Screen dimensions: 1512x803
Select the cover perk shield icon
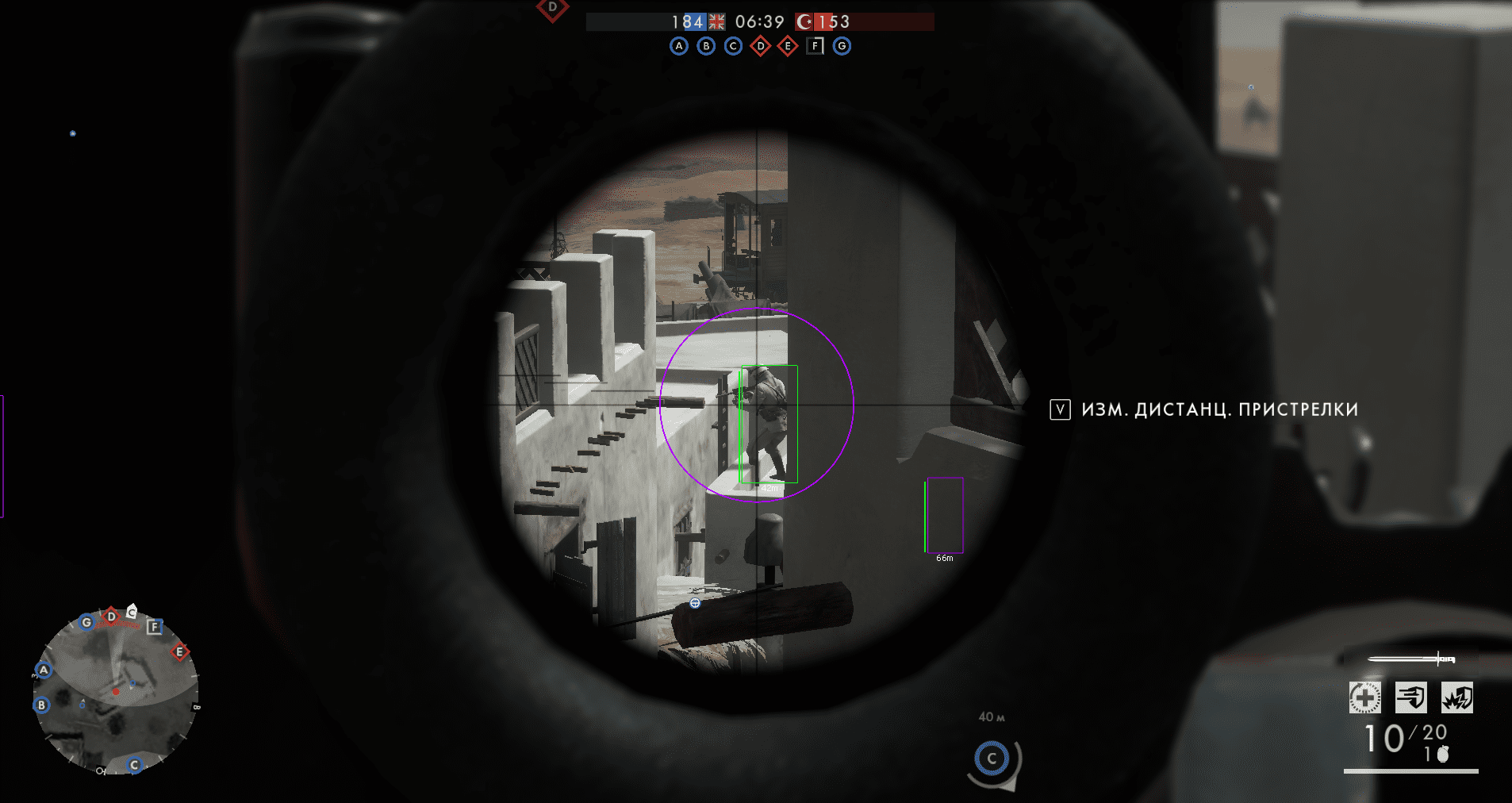click(1411, 697)
